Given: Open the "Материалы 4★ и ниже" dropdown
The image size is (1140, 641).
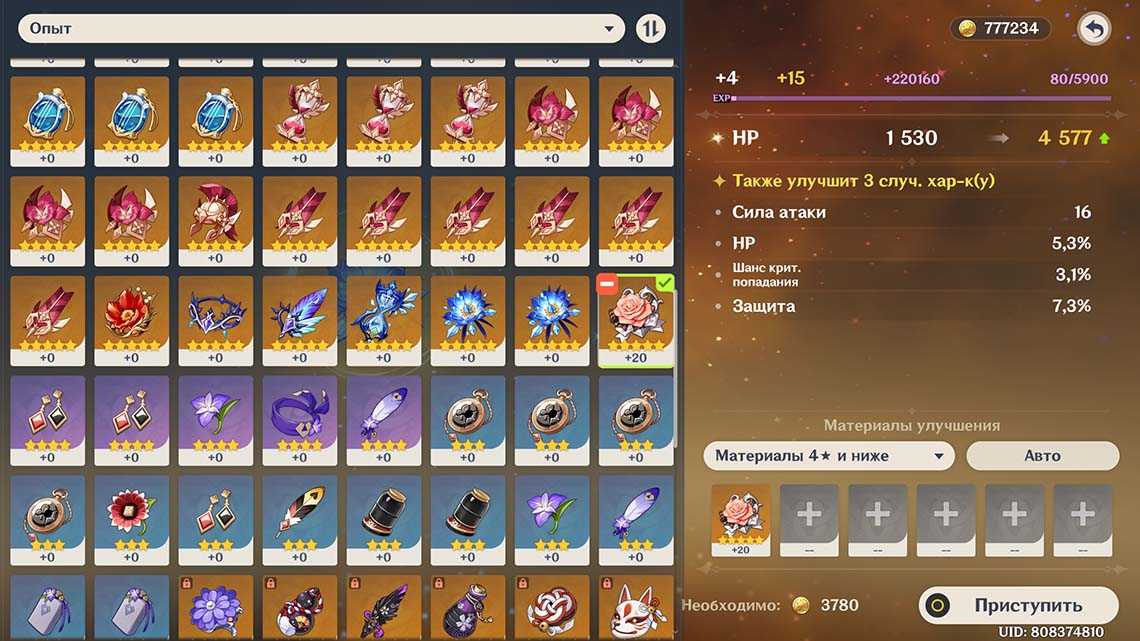Looking at the screenshot, I should point(828,456).
